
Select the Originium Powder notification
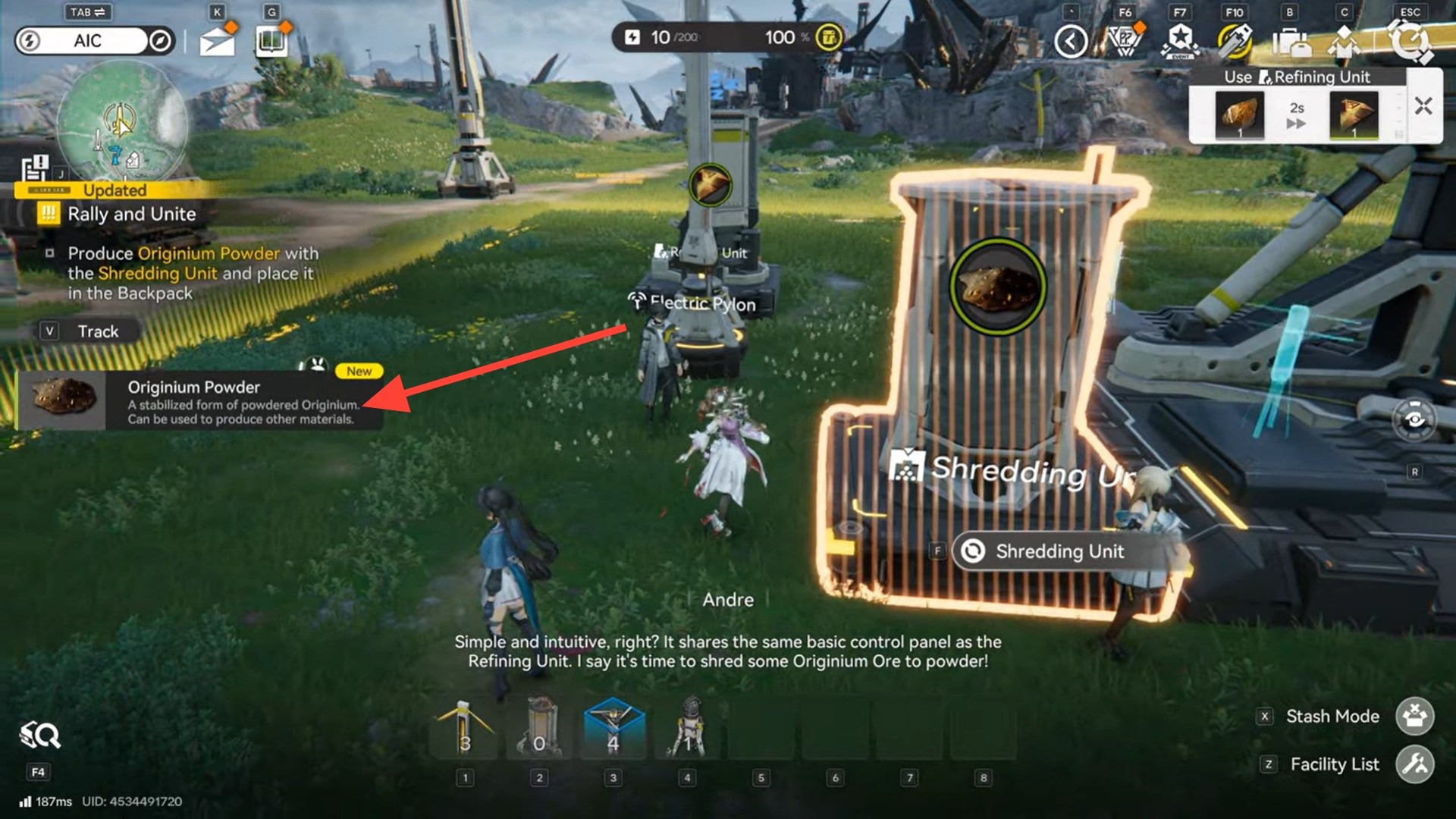pos(199,401)
